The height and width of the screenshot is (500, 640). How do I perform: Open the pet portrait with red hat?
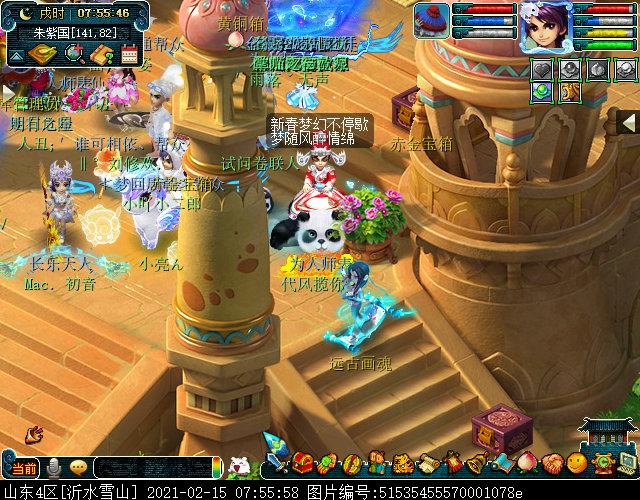pos(433,20)
